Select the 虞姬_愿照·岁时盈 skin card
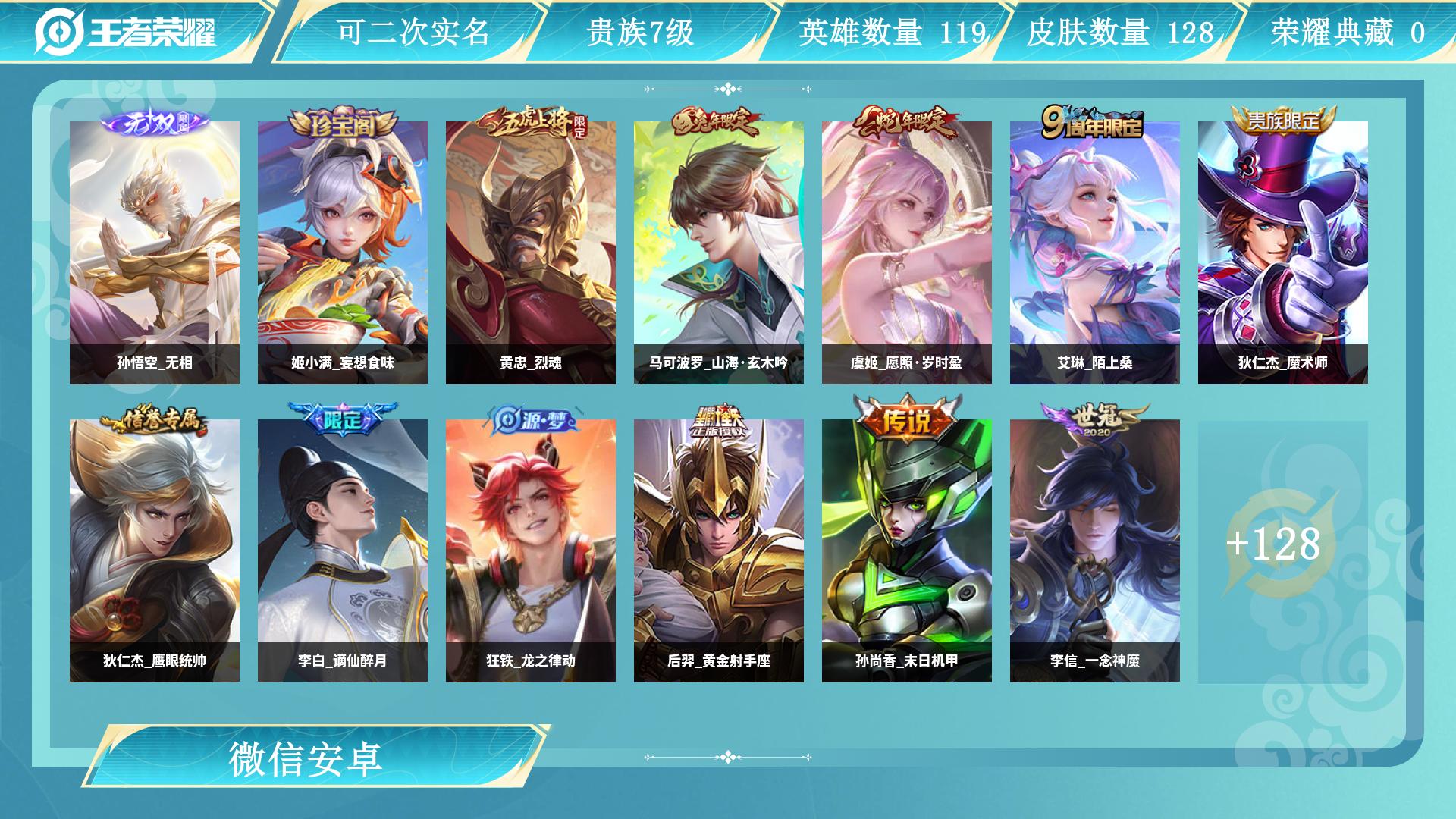1456x819 pixels. [x=907, y=253]
